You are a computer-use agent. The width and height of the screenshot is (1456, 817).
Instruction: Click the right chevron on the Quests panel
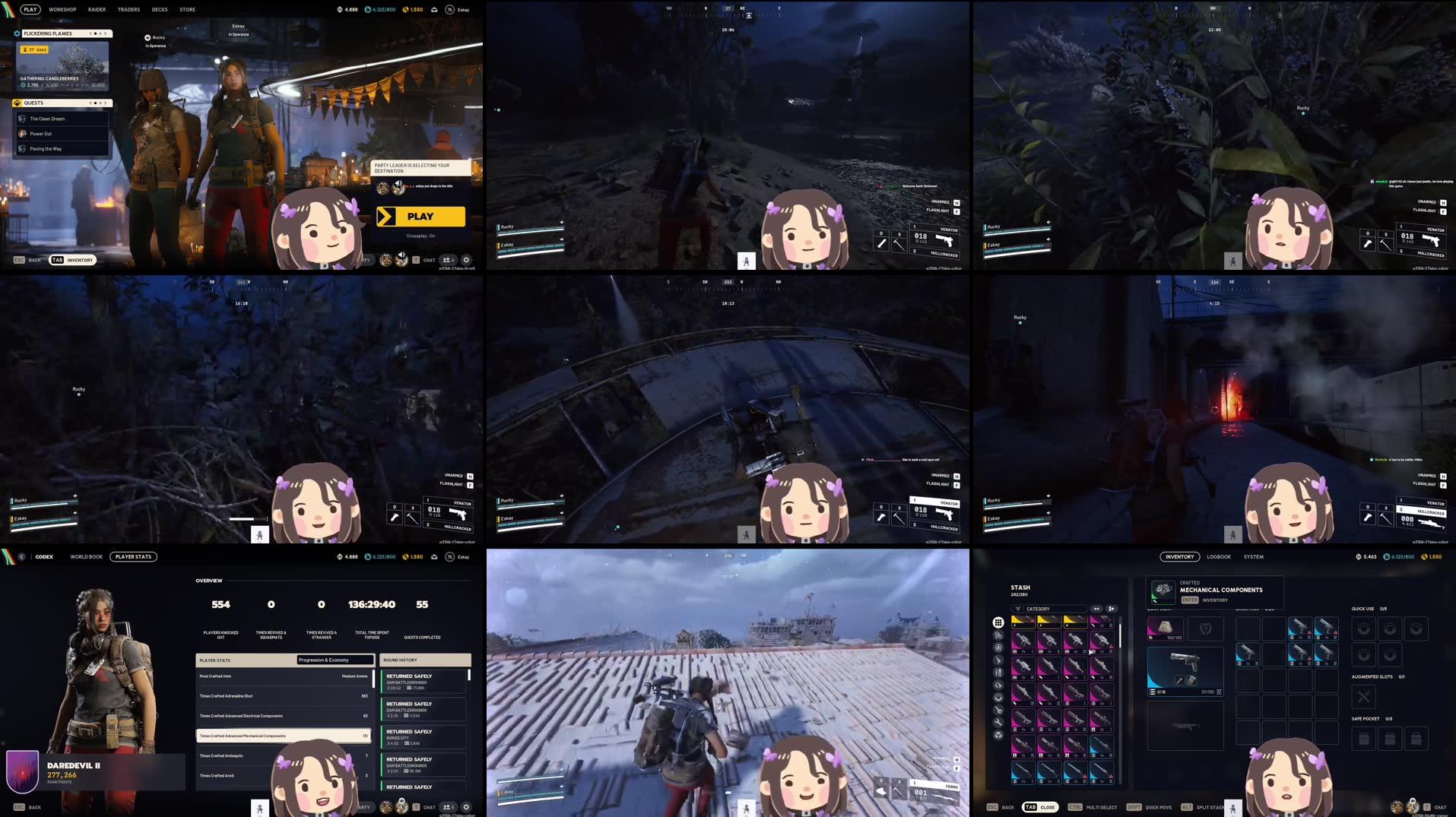tap(106, 103)
